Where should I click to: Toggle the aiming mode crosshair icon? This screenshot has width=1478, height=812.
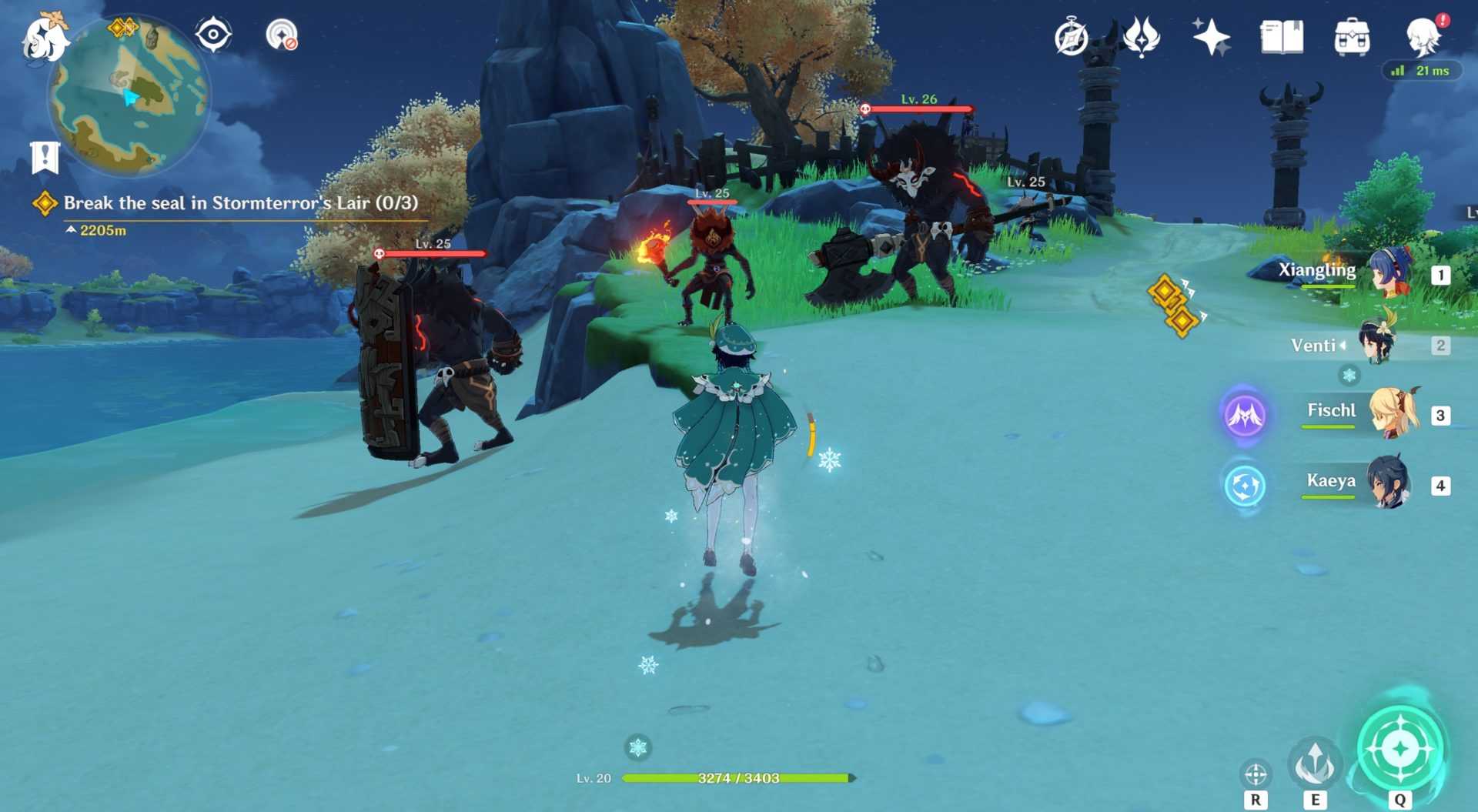pyautogui.click(x=1256, y=773)
